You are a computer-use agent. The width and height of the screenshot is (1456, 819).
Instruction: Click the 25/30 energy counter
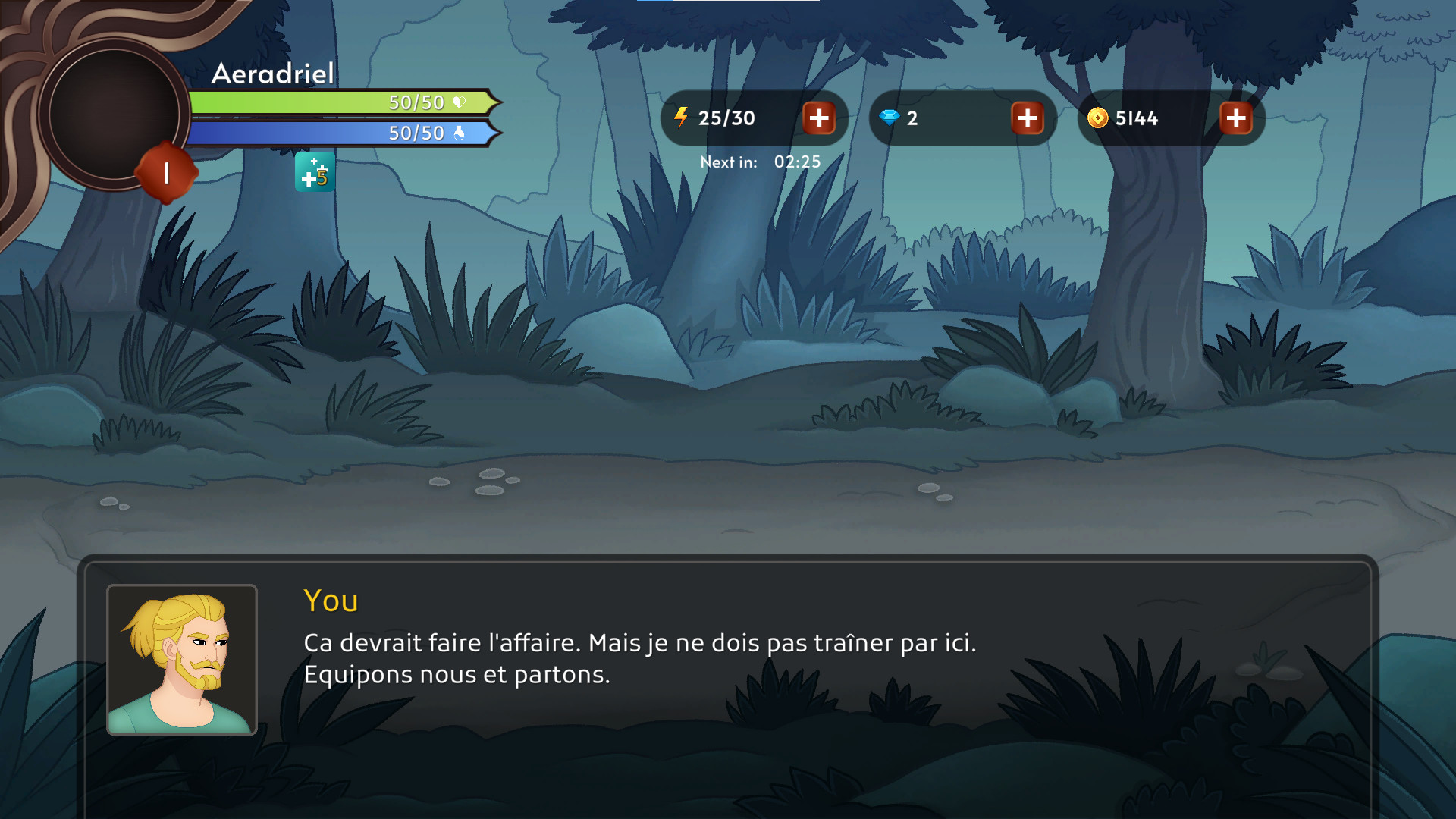[726, 118]
